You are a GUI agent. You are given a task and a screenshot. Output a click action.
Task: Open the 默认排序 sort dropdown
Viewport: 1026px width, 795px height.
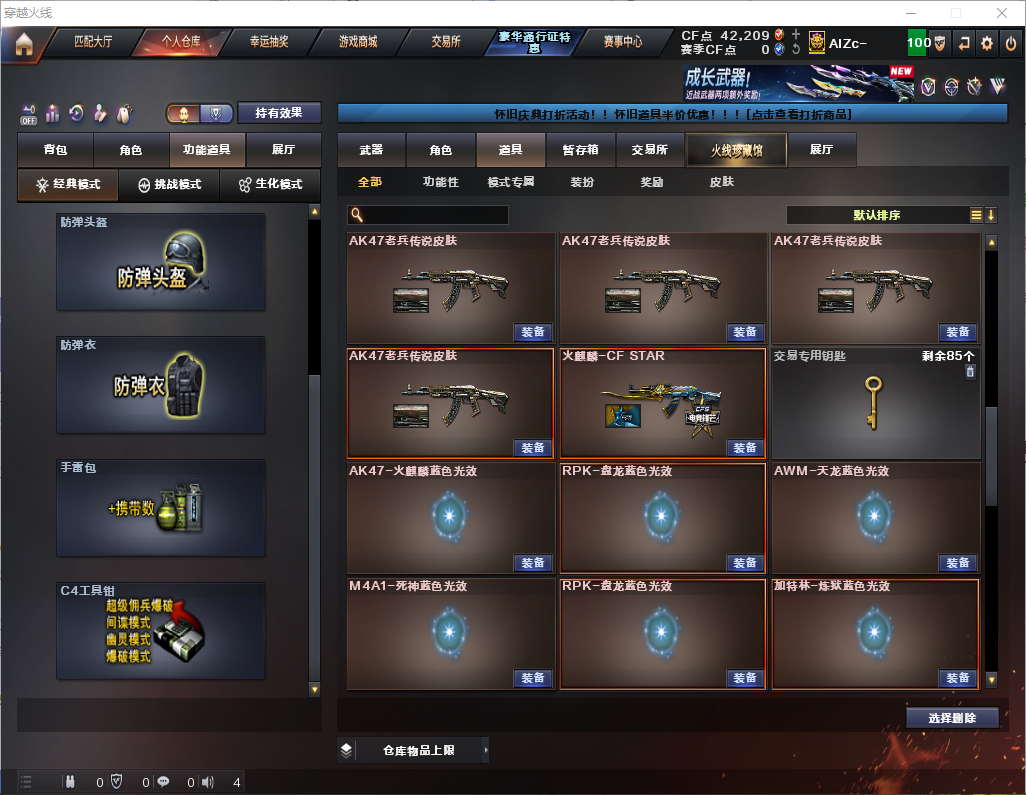click(x=877, y=215)
